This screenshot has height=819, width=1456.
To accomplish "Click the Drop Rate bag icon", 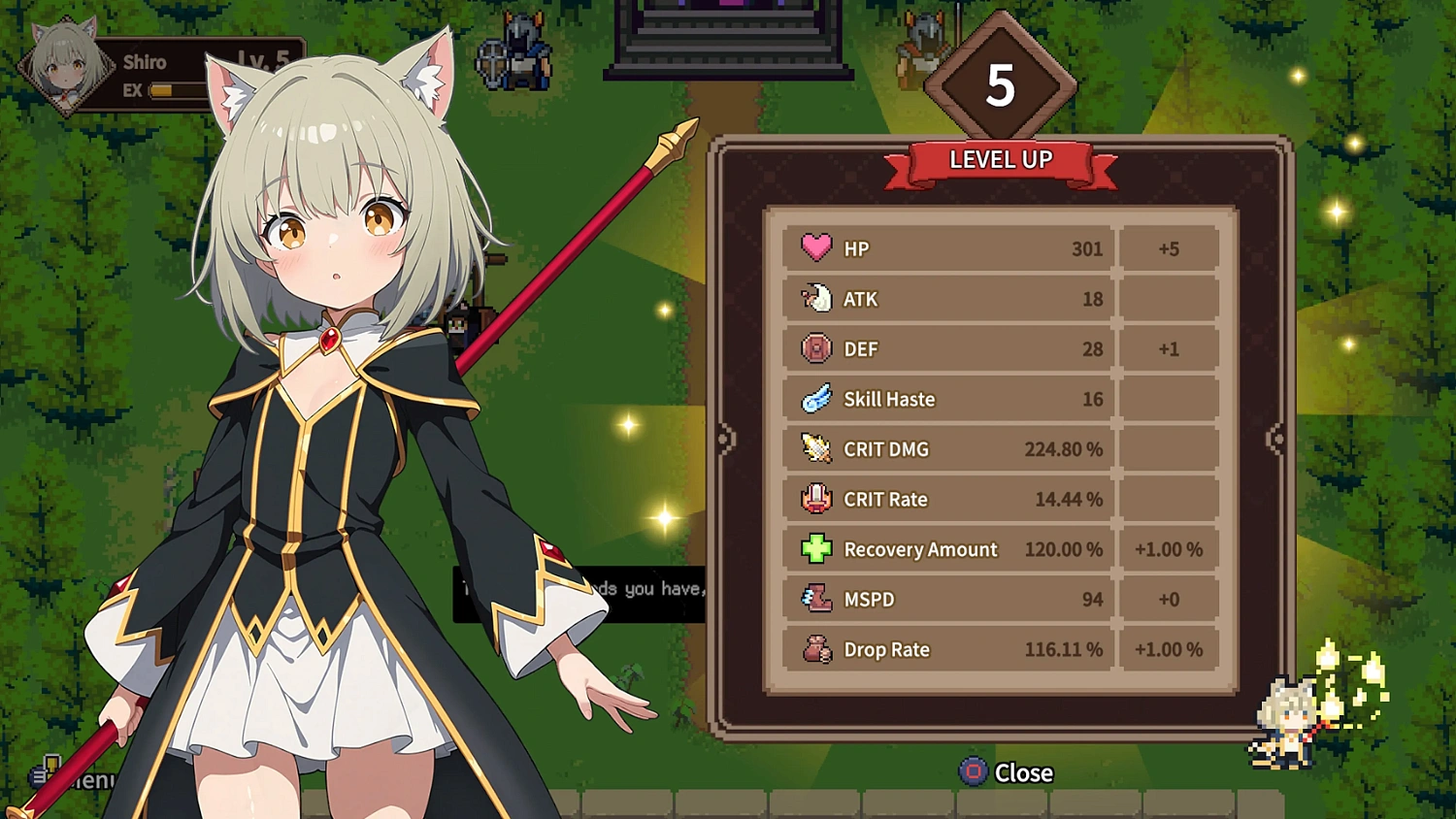I will point(815,649).
